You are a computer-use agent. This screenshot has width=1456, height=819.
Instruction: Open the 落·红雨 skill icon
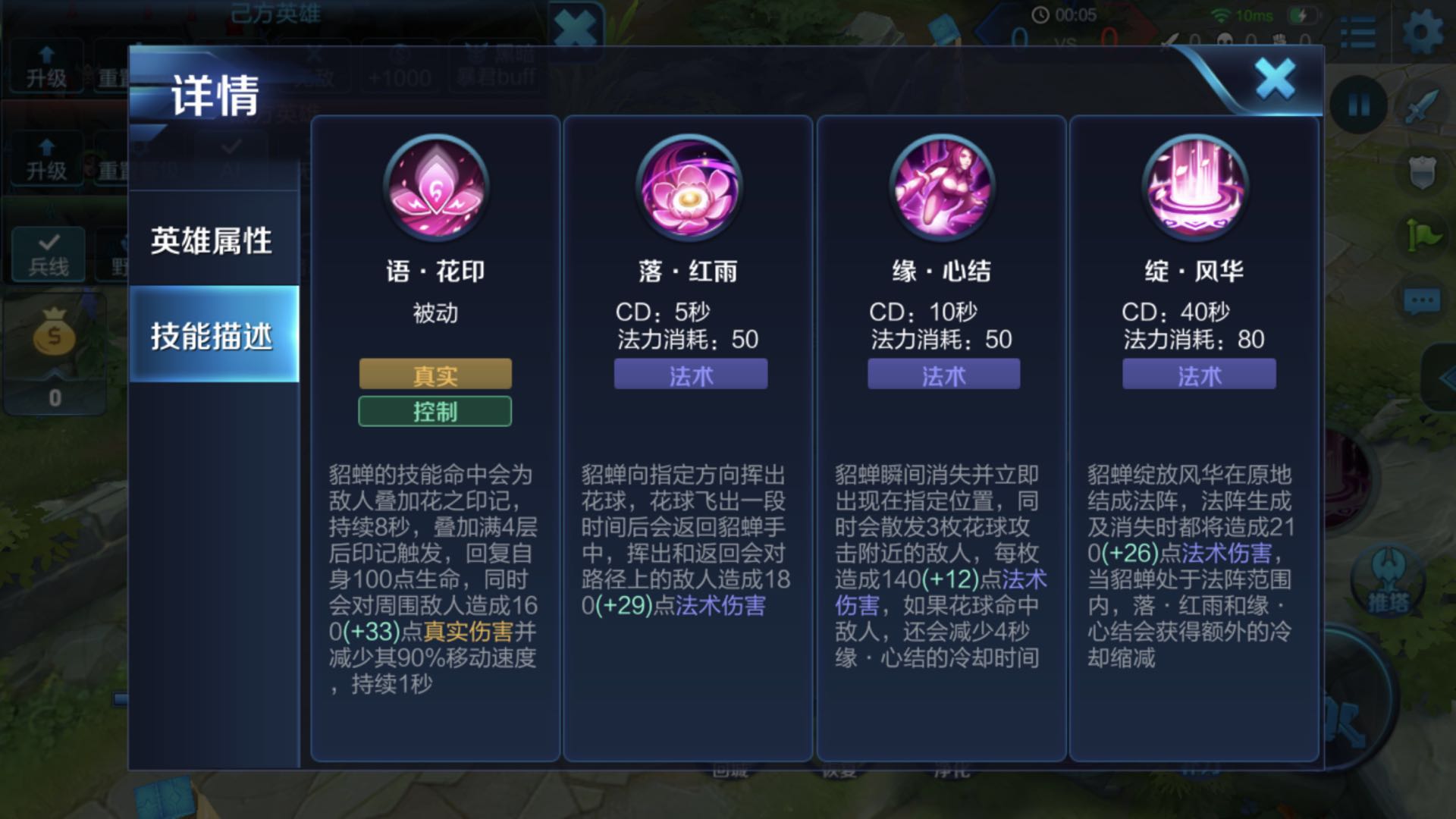pos(689,190)
